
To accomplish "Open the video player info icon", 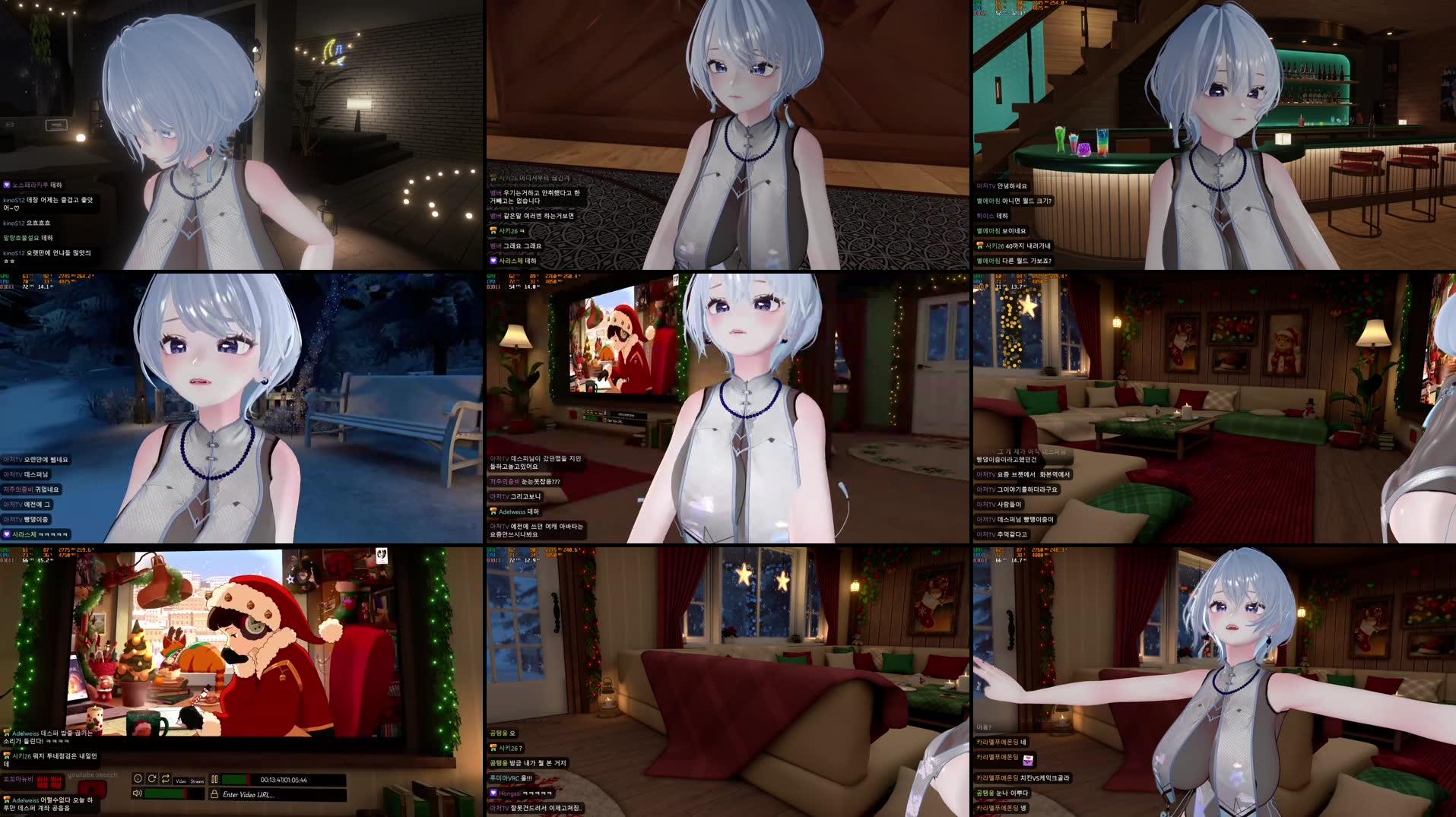I will pyautogui.click(x=138, y=779).
